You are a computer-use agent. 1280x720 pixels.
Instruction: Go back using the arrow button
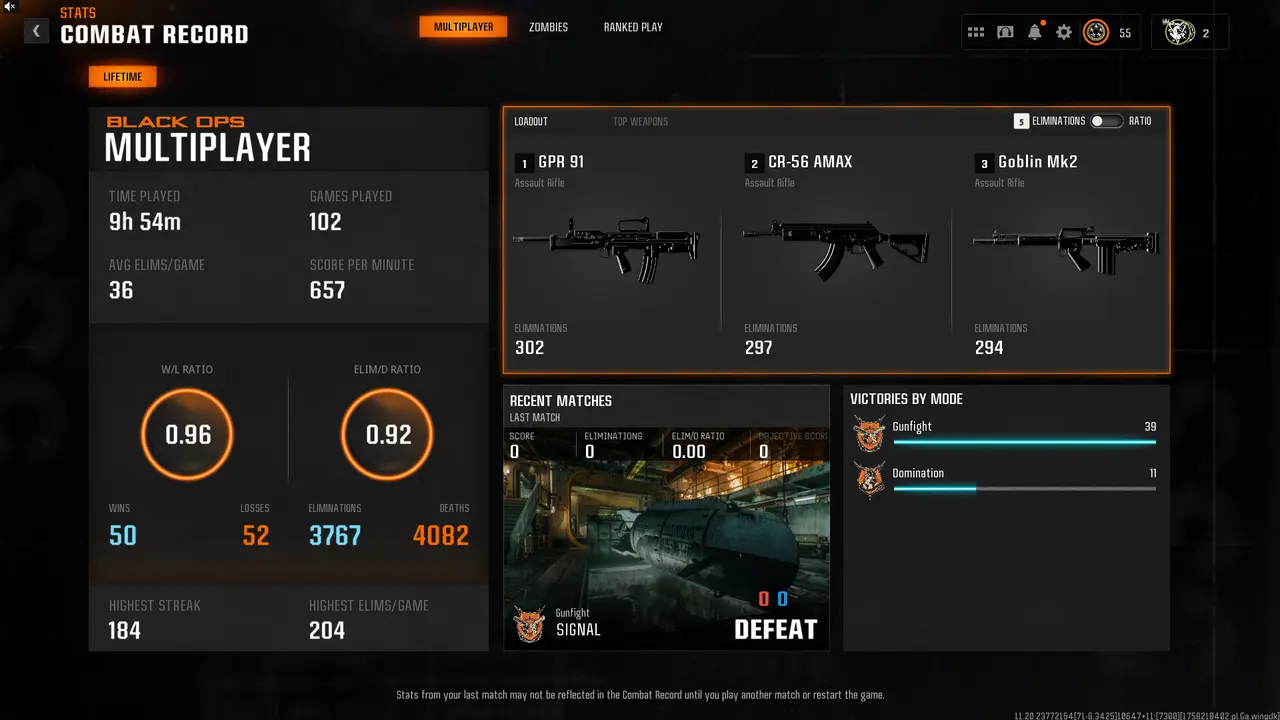(36, 31)
